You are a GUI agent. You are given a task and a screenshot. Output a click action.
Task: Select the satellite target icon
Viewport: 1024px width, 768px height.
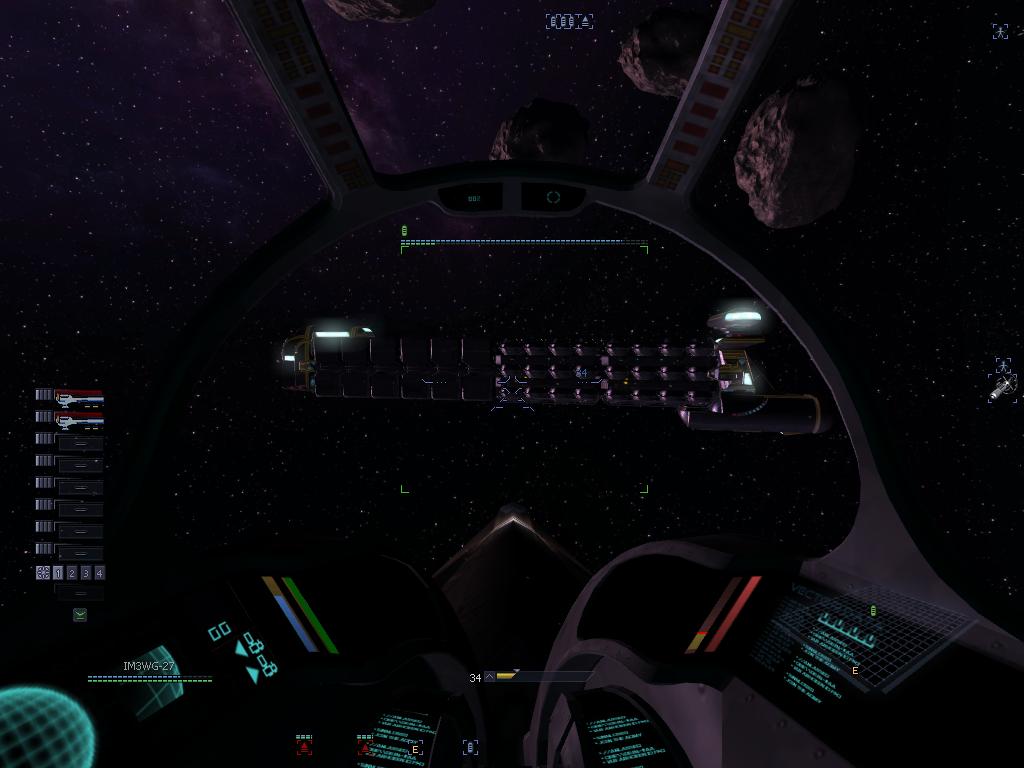pos(1003,388)
